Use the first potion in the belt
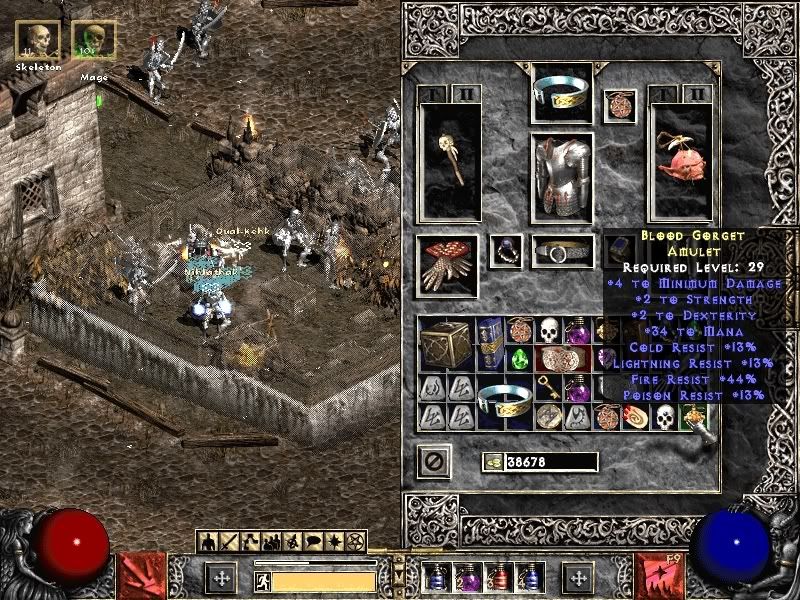Viewport: 800px width, 600px height. pos(435,577)
